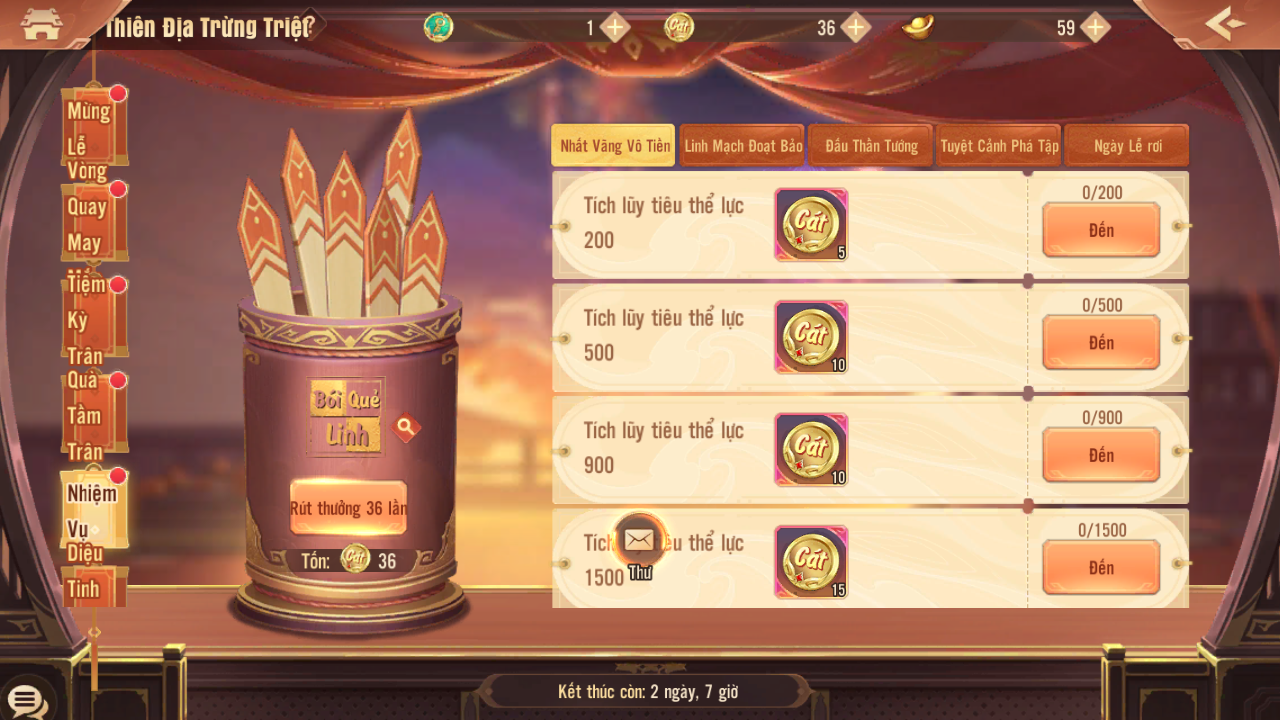Click Đến for the 200 stamina task
1280x720 pixels.
click(1101, 231)
